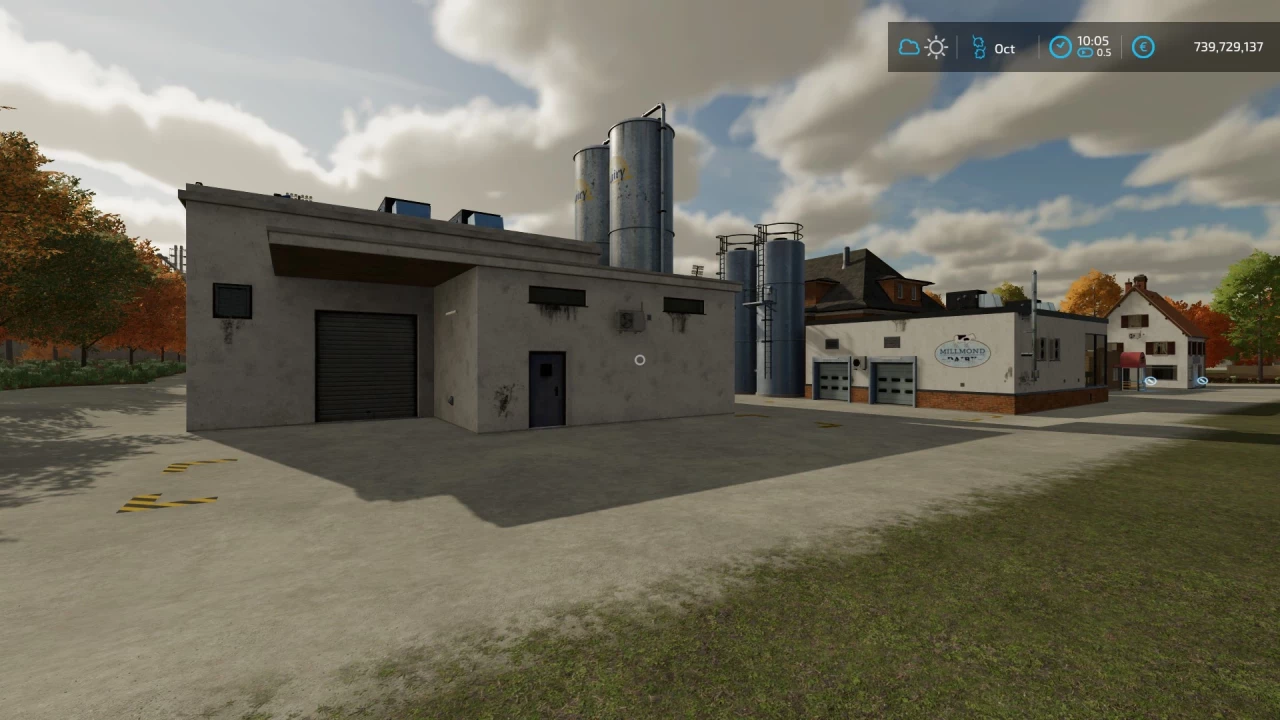Screen dimensions: 1280x720
Task: Toggle the right garage door of Millmond Dairy
Action: point(893,379)
